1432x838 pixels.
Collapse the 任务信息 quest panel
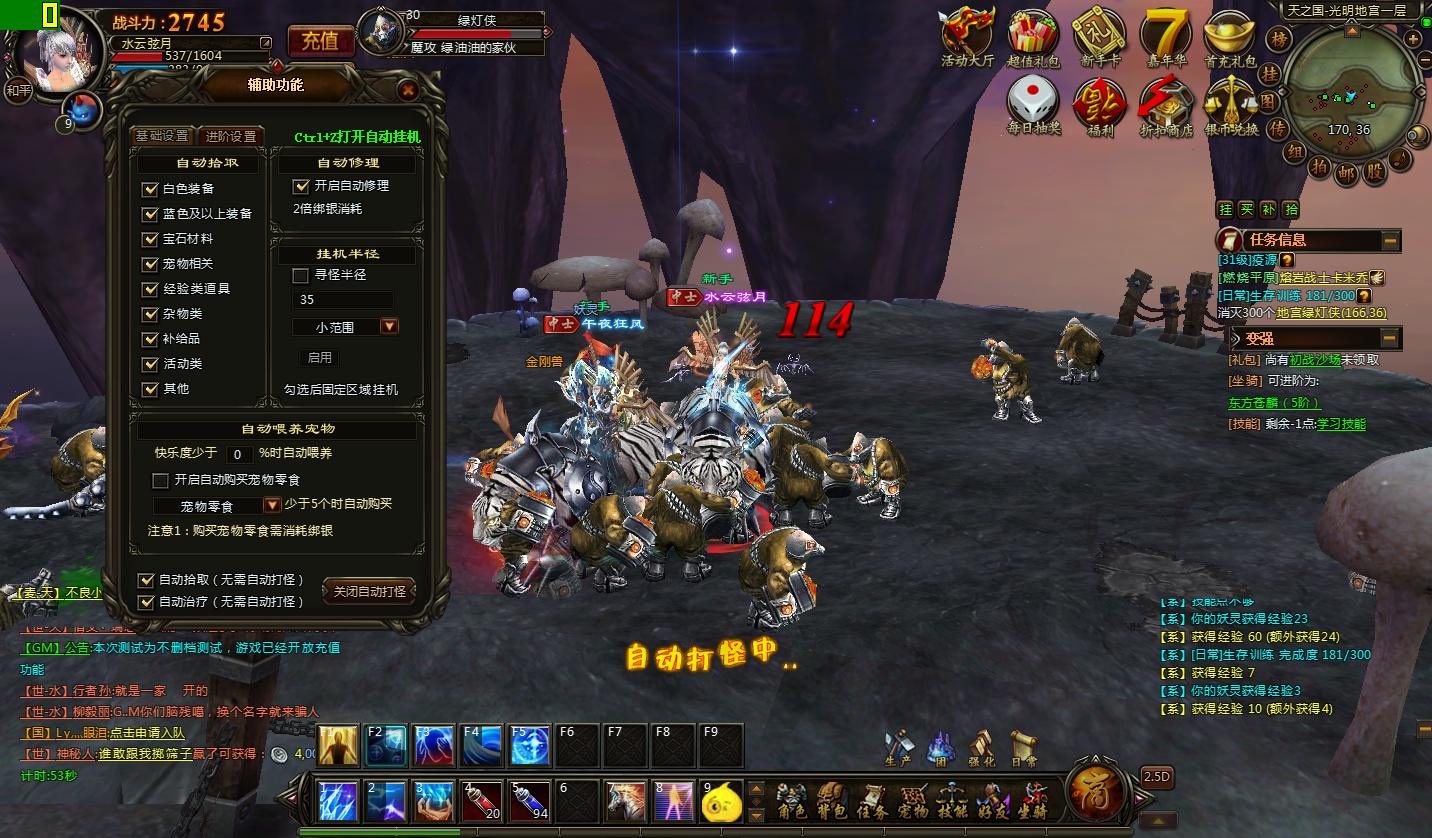(1390, 241)
